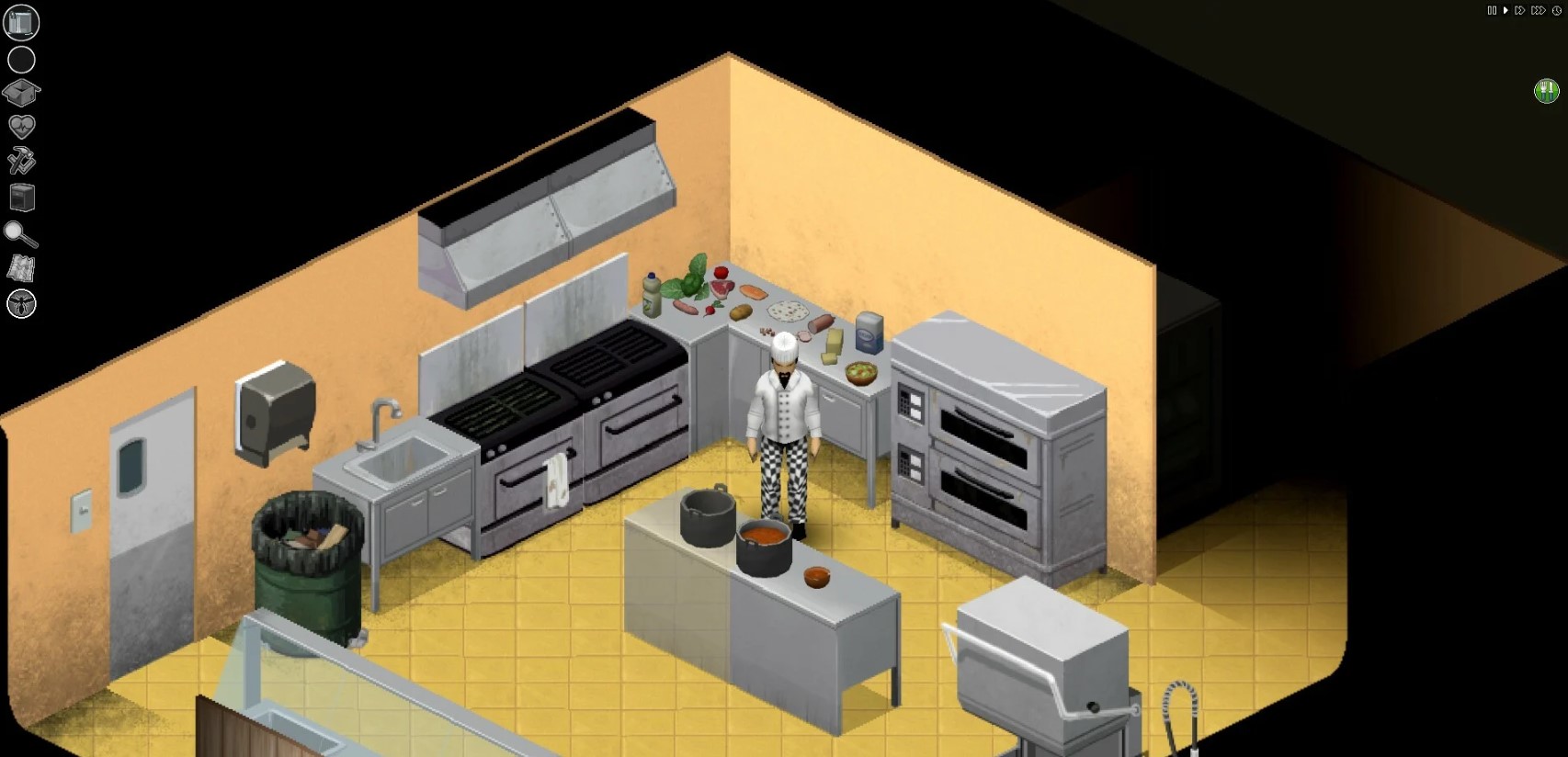
Task: Open the info panel box icon
Action: (21, 93)
